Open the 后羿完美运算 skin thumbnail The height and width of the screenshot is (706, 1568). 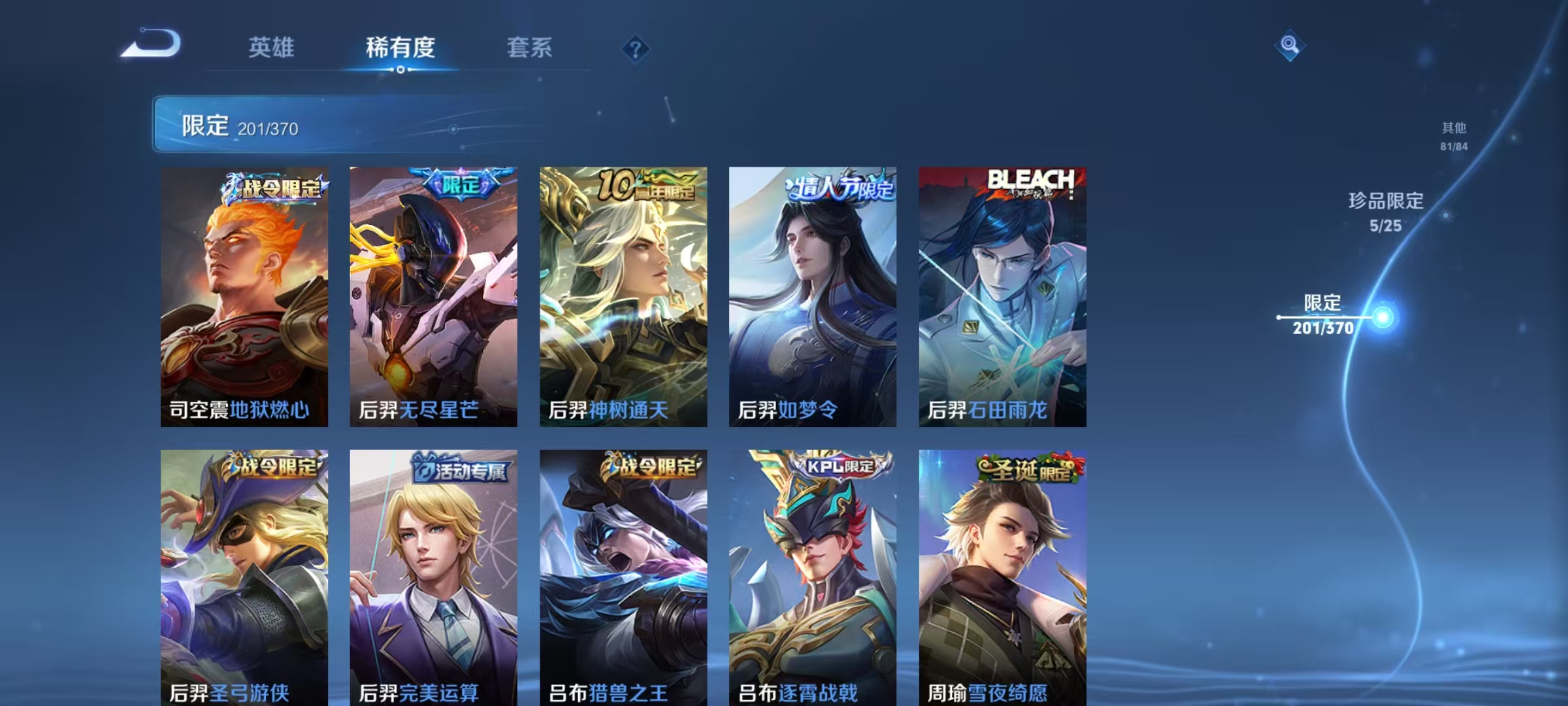coord(434,575)
